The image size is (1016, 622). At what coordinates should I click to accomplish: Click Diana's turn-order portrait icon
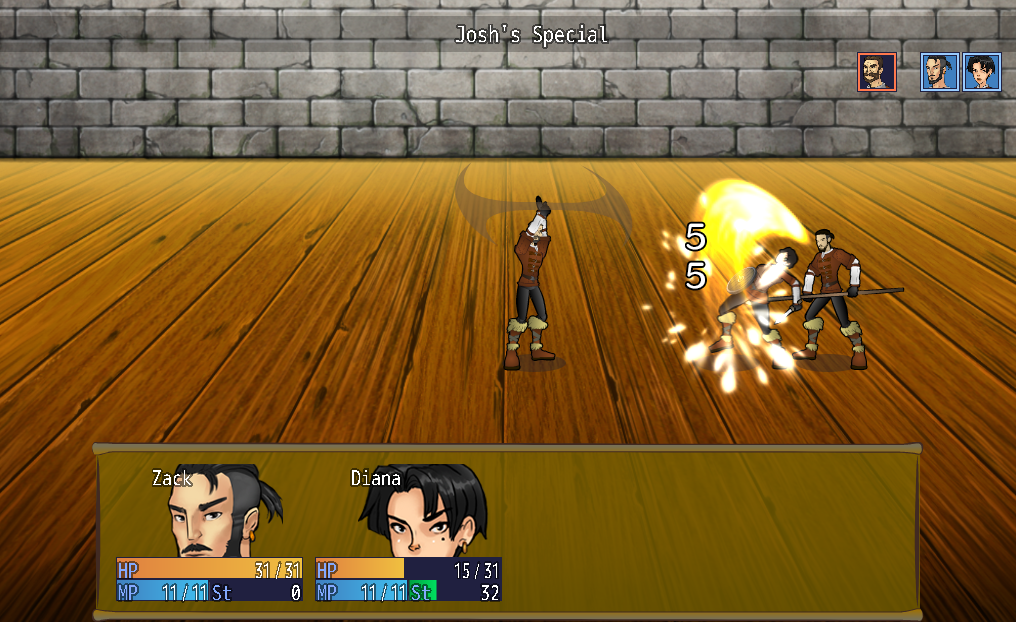pos(982,72)
